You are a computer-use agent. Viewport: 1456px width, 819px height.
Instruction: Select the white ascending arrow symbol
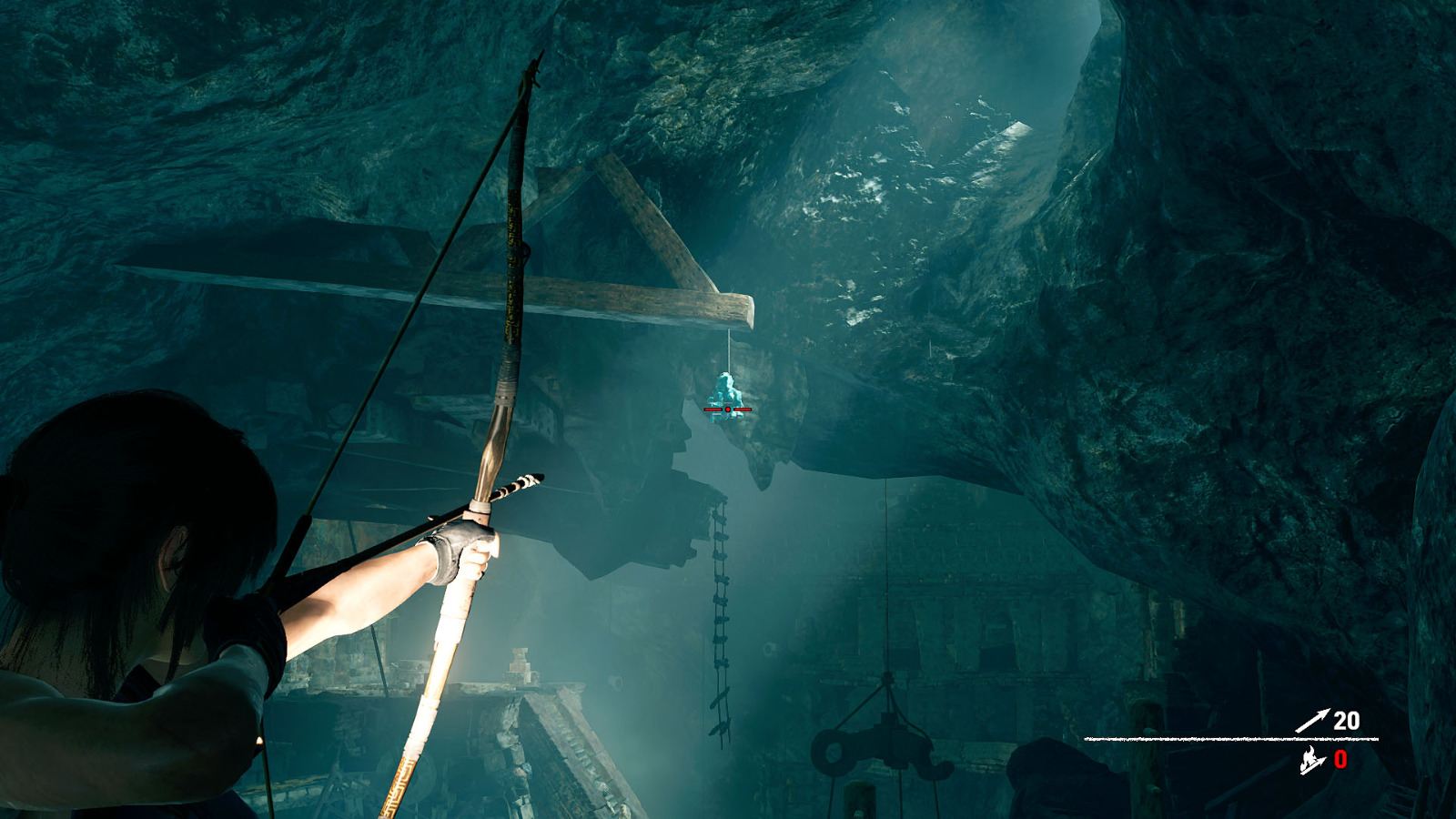pos(1313,718)
